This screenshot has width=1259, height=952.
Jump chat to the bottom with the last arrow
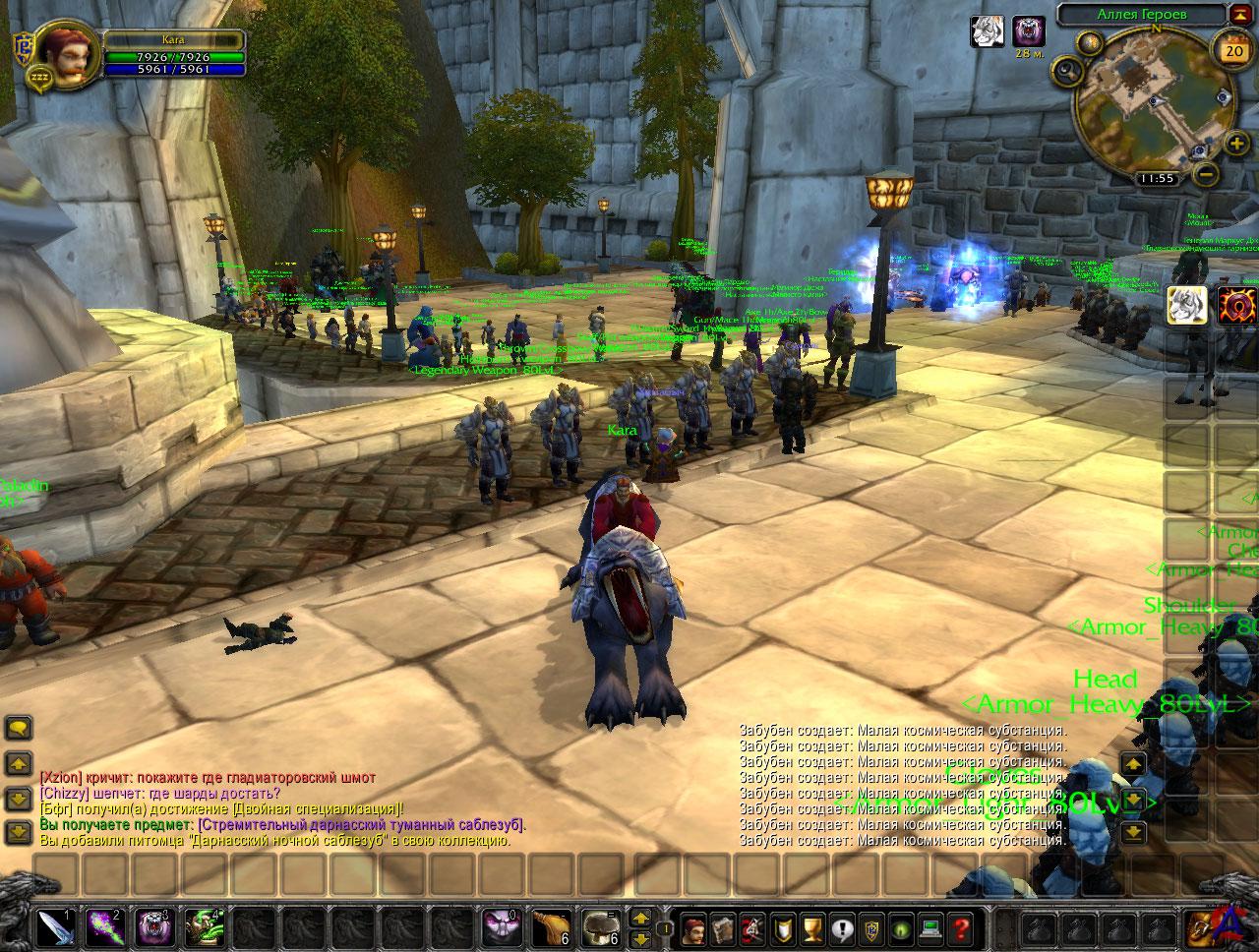[x=19, y=831]
